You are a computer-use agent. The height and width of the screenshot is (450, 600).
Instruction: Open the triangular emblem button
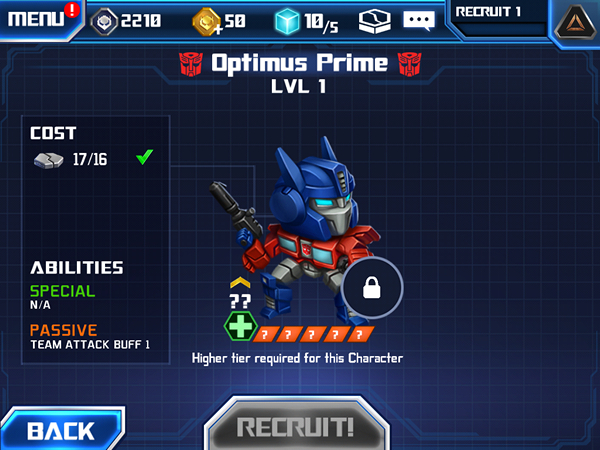click(x=573, y=22)
